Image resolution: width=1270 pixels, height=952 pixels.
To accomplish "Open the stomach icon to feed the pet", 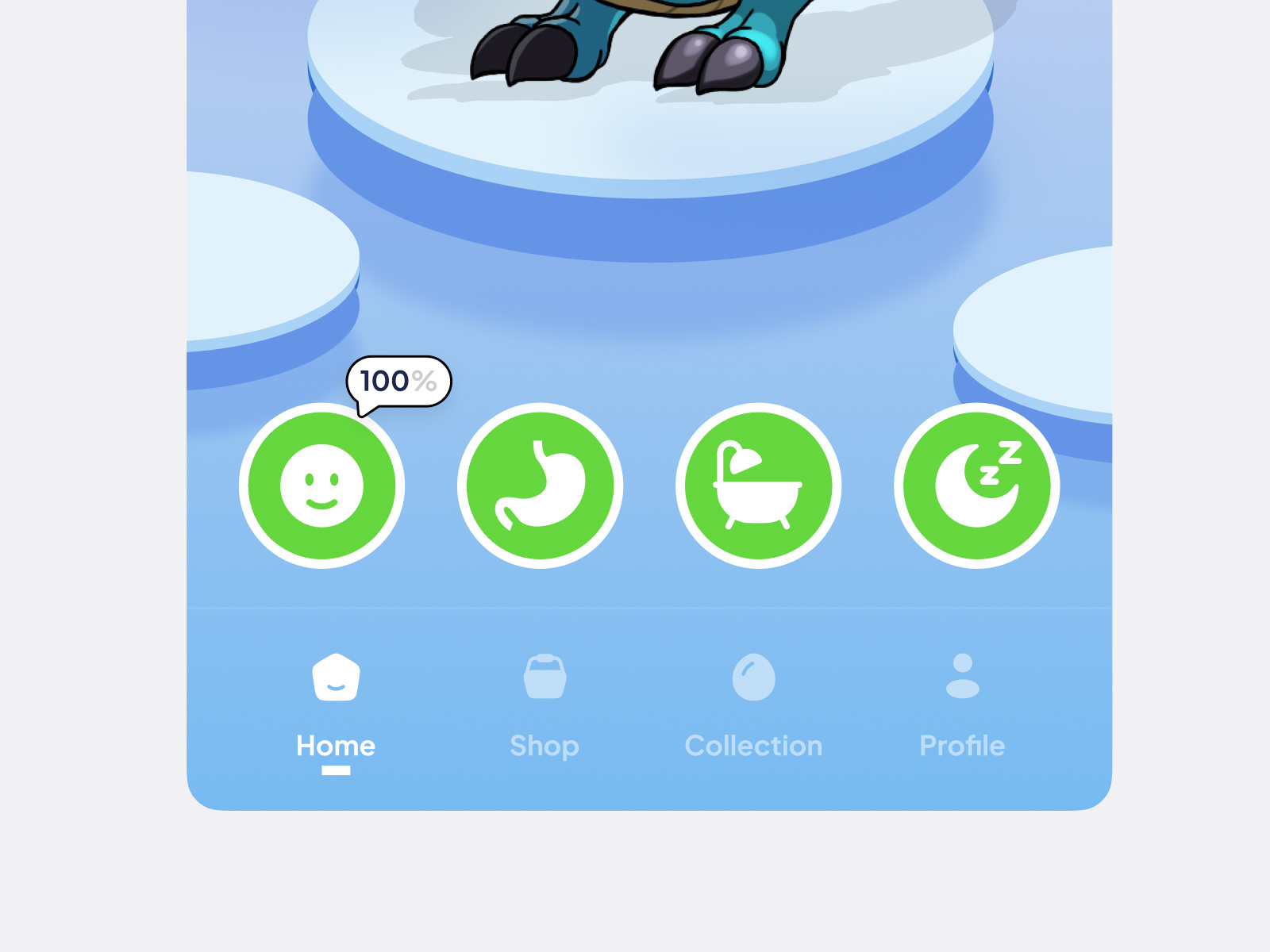I will point(540,486).
